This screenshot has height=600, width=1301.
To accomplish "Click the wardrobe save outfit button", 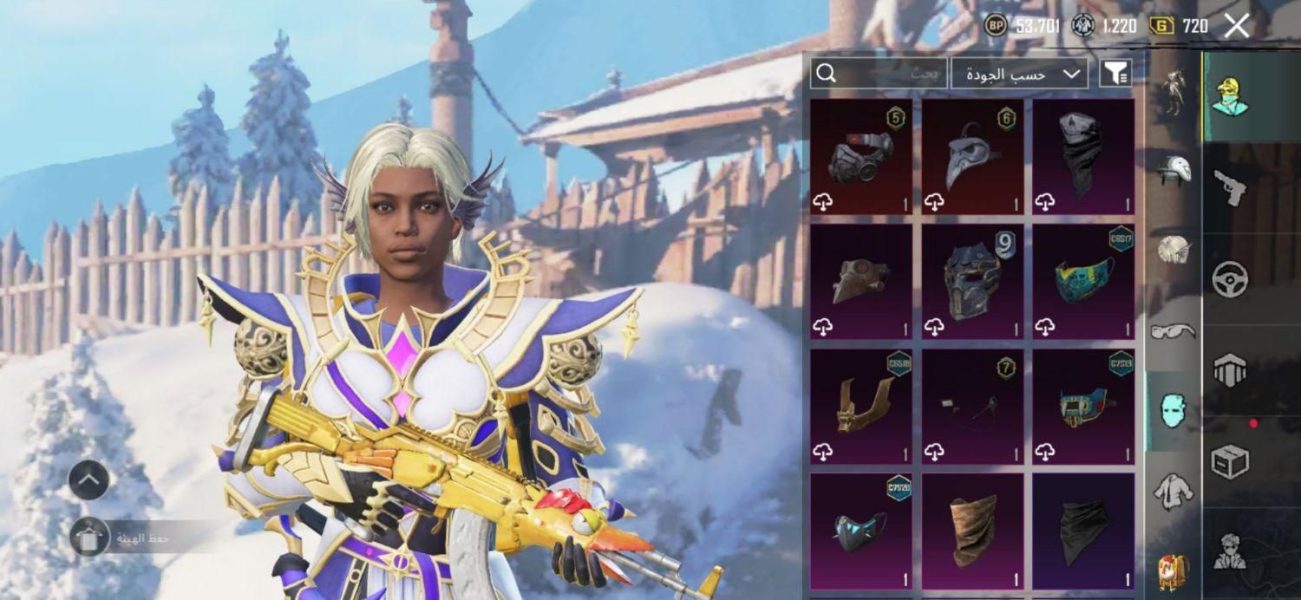I will 90,537.
